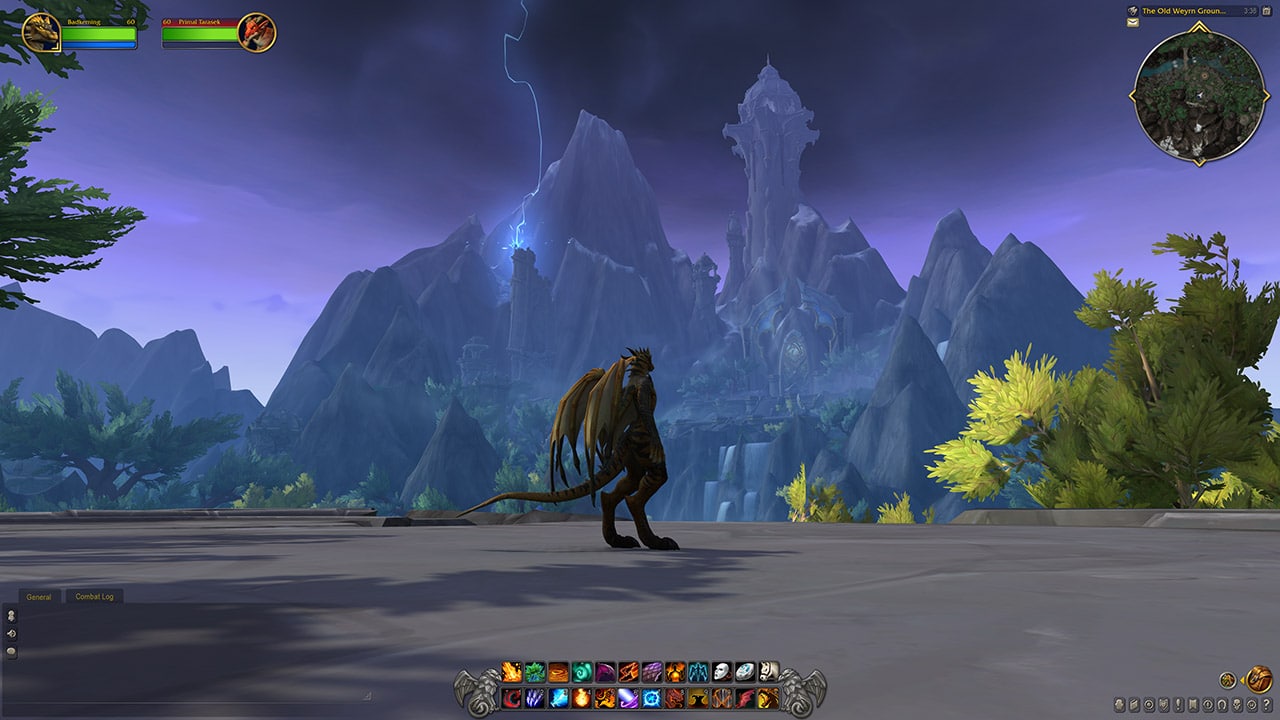The height and width of the screenshot is (720, 1280).
Task: Cast the Emerald Blossom flower ability
Action: 533,673
